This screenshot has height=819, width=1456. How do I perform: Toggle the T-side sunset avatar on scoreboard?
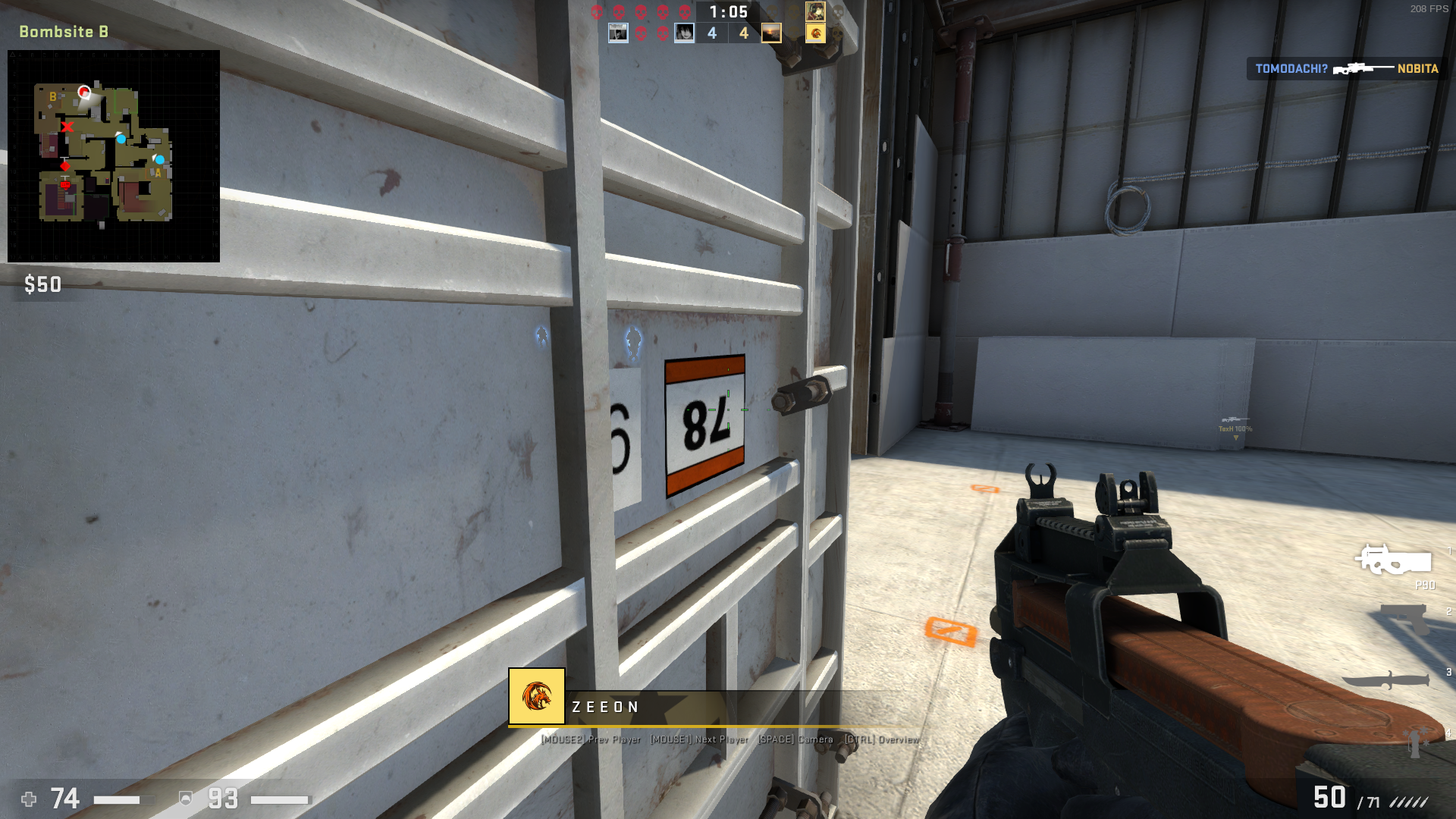click(x=770, y=33)
